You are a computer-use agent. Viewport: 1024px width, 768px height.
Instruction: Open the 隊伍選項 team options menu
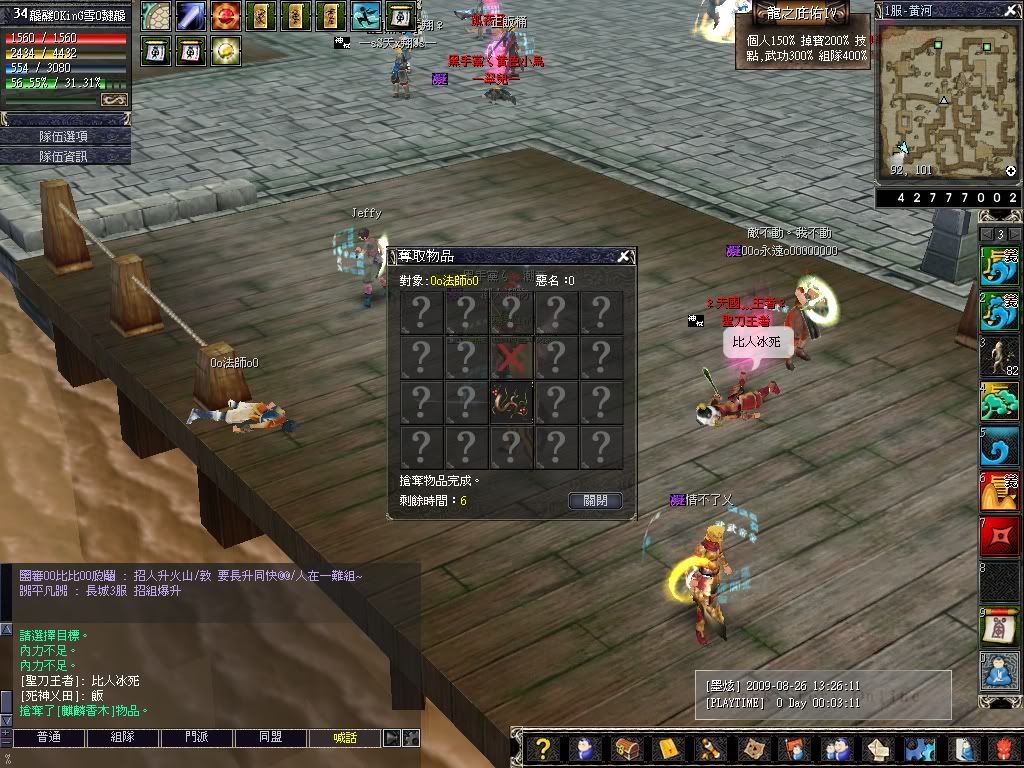tap(65, 136)
